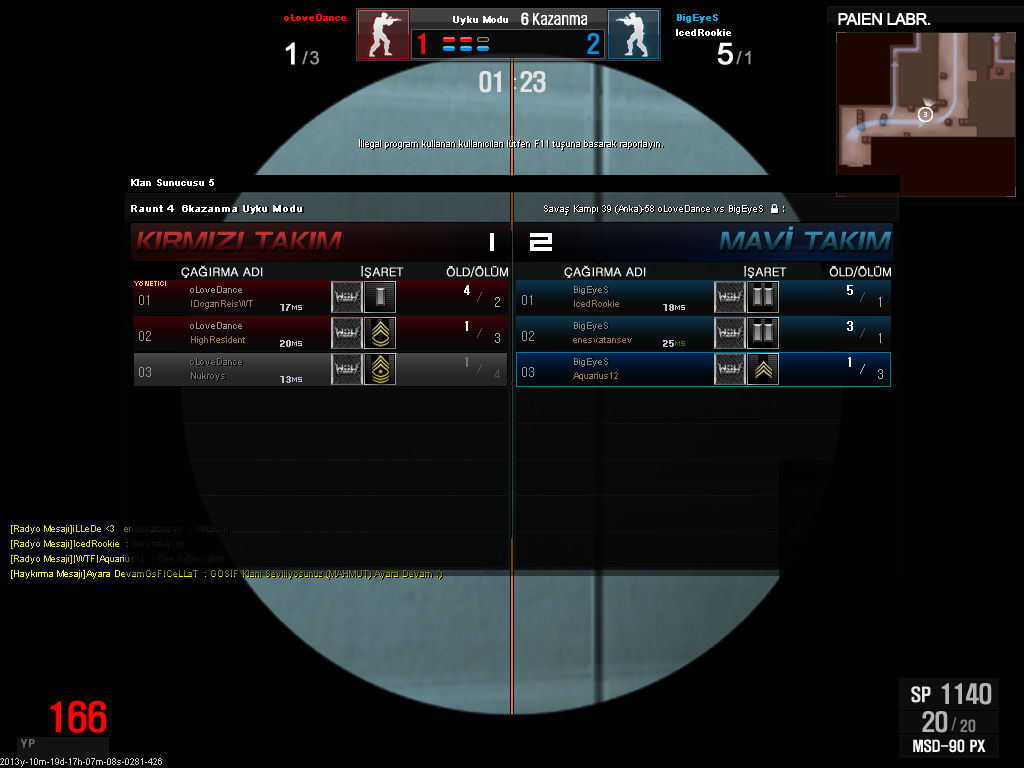Click HighResident's sergeant rank badge

click(380, 333)
